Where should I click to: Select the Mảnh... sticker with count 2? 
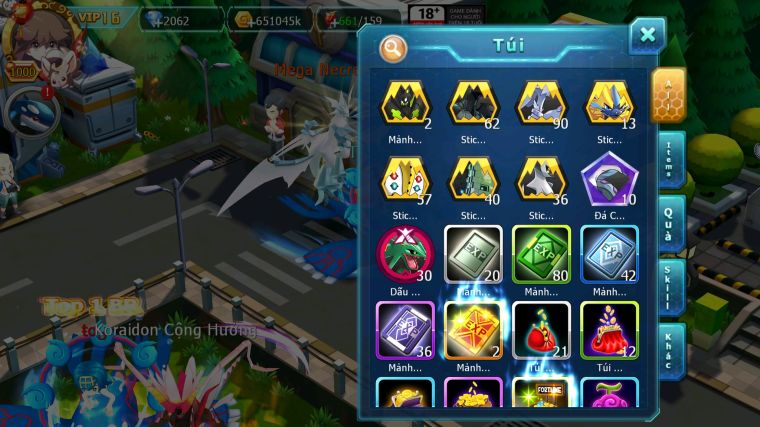pyautogui.click(x=406, y=105)
